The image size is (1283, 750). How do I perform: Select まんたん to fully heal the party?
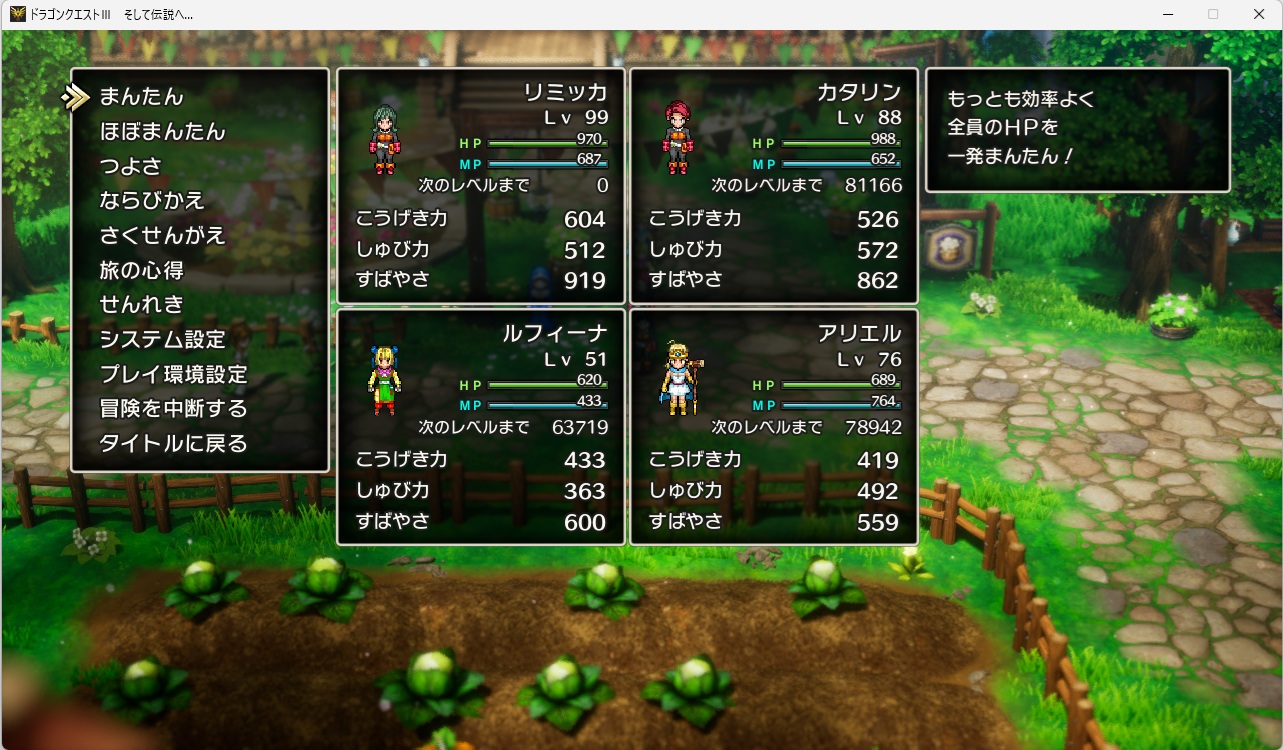[x=142, y=97]
